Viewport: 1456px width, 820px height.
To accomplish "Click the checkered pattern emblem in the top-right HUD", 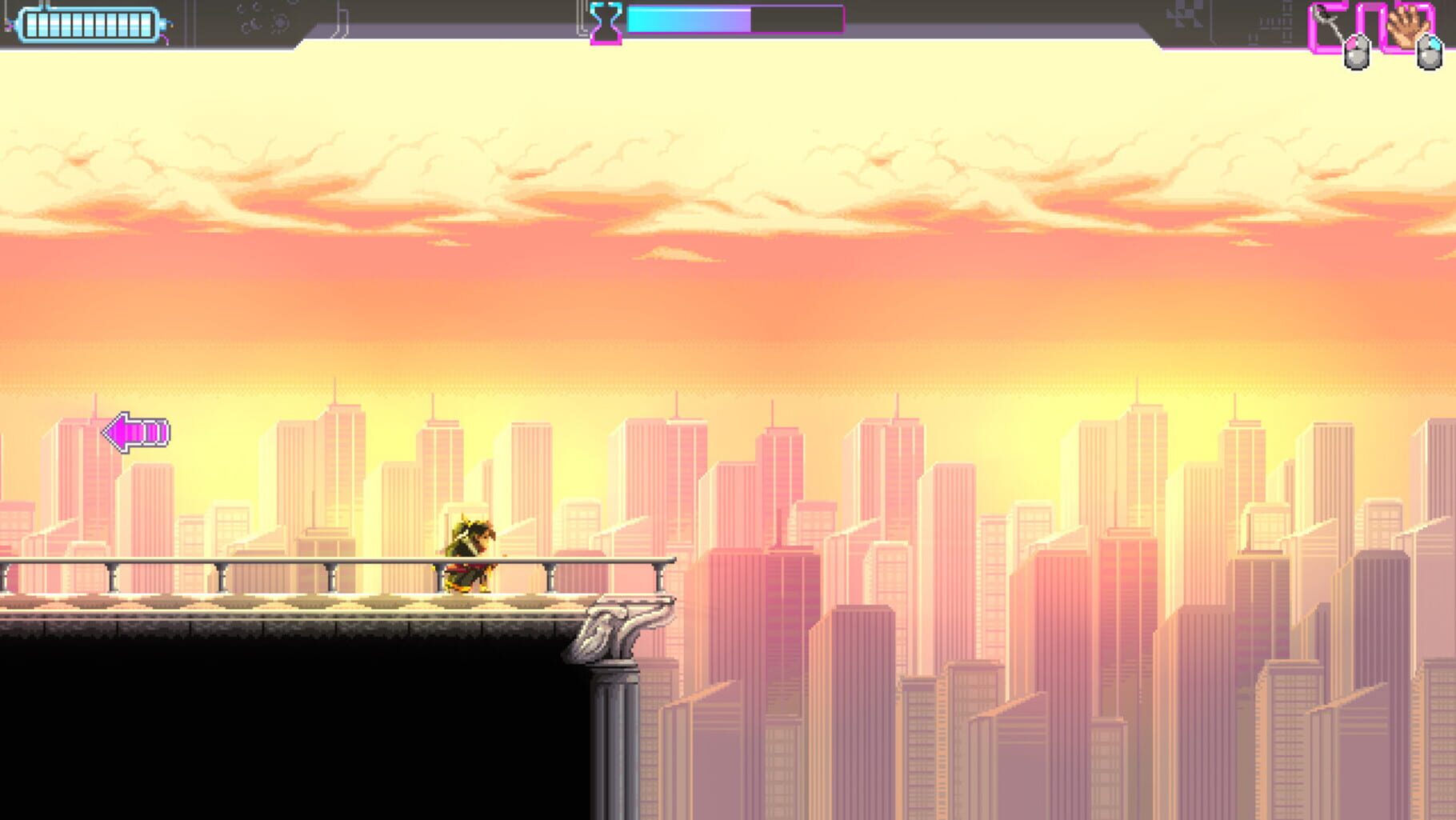I will pos(1186,16).
